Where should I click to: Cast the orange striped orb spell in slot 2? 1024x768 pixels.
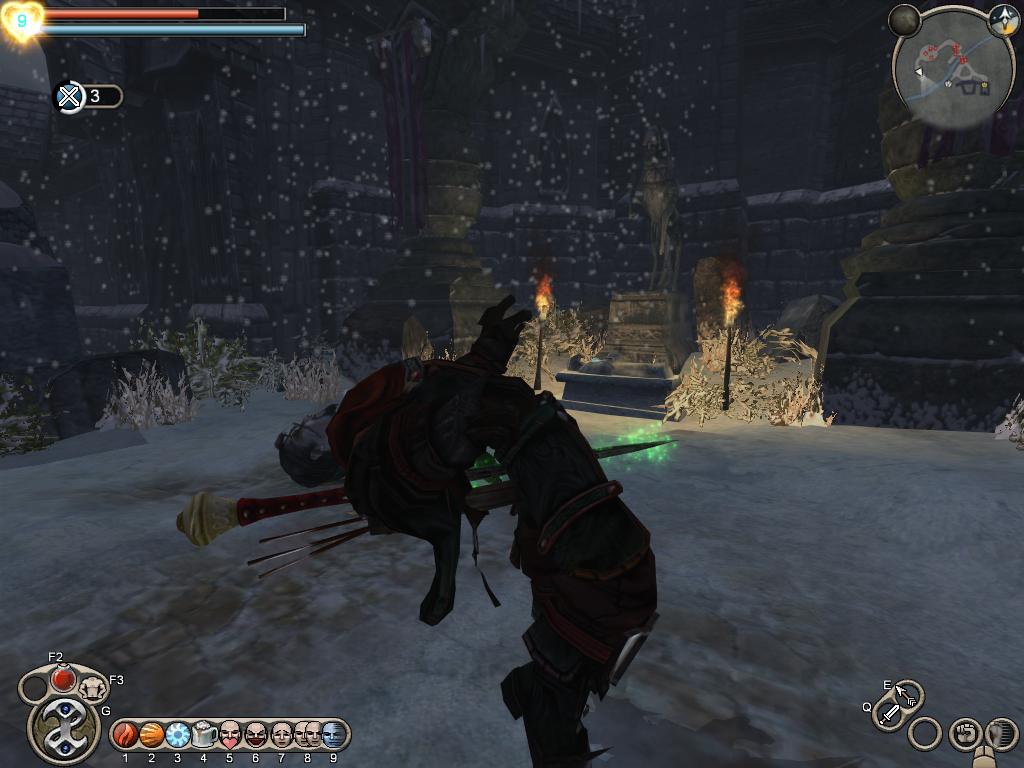click(152, 735)
